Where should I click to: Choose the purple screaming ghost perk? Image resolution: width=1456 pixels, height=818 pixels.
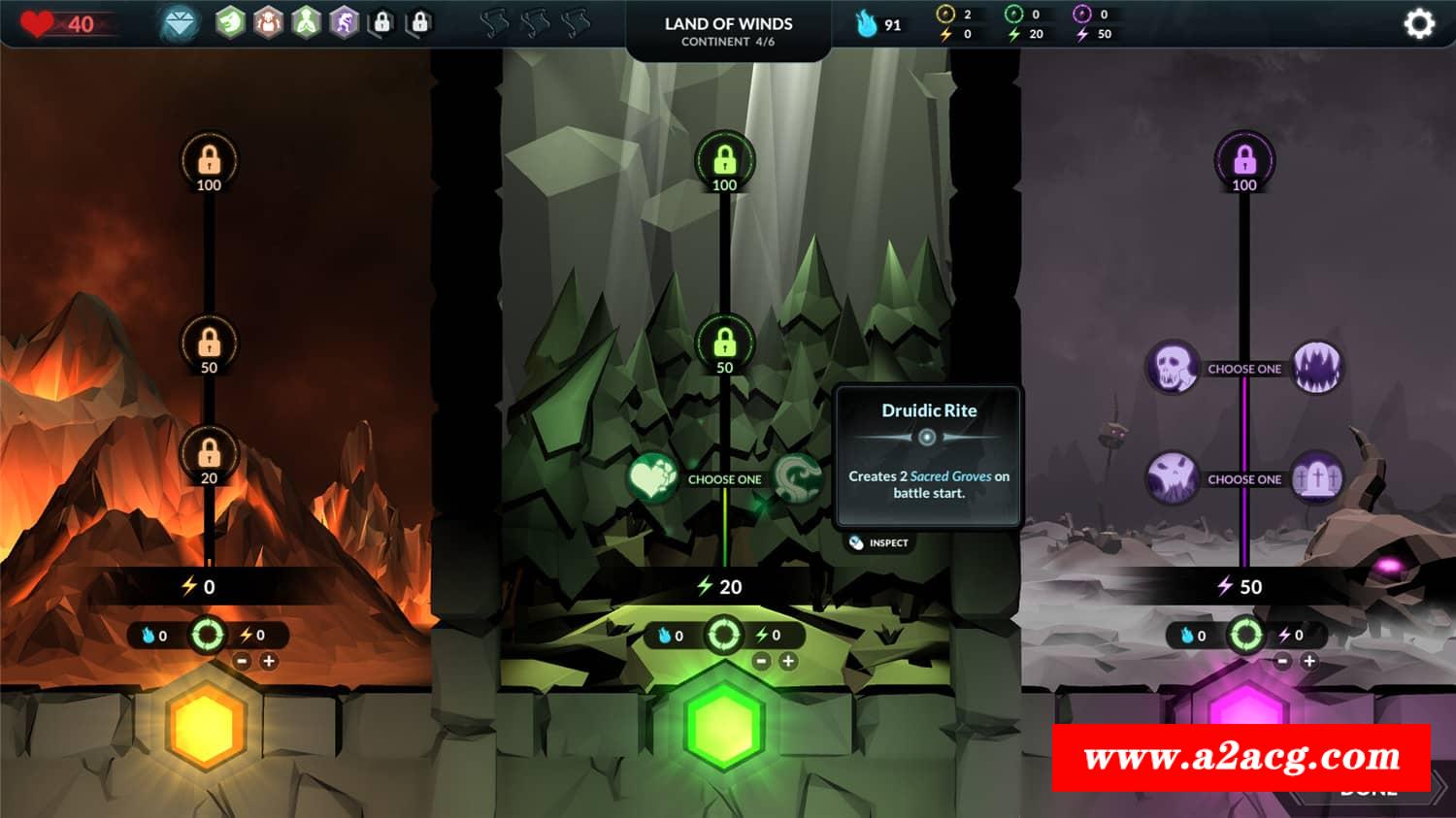1172,477
